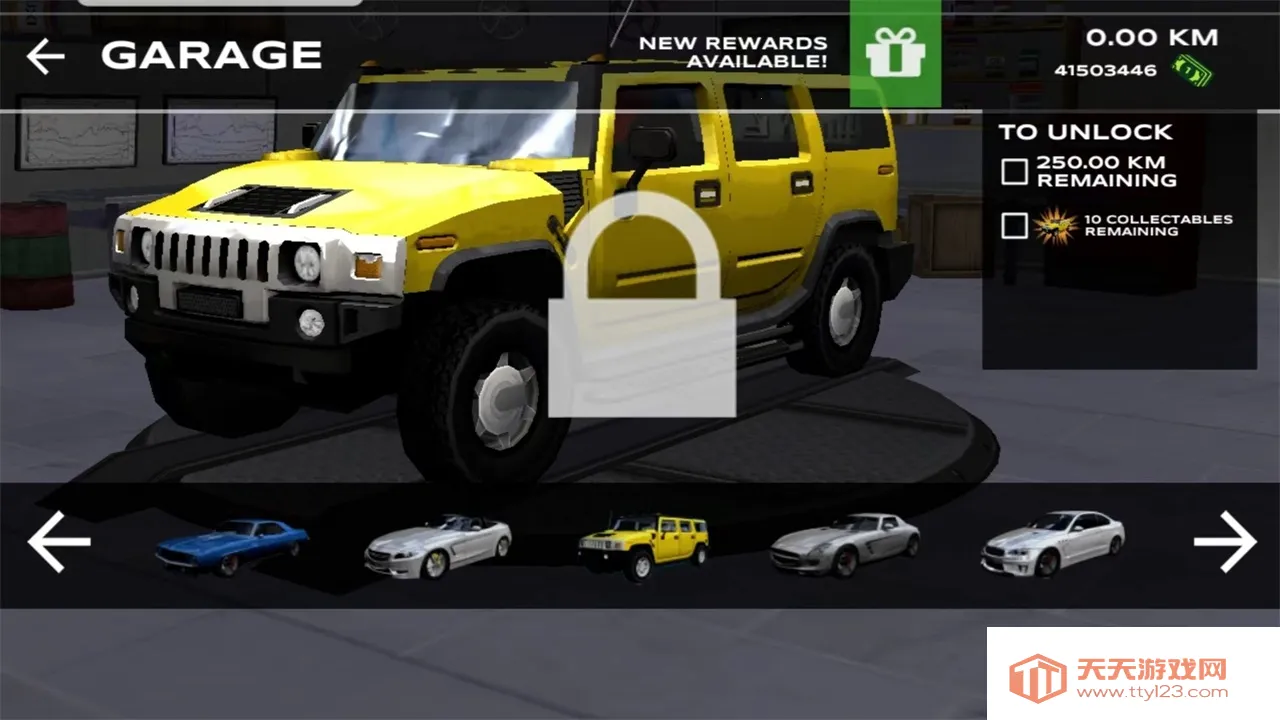The height and width of the screenshot is (720, 1280).
Task: Click the padlock icon on the Hummer
Action: [x=640, y=300]
